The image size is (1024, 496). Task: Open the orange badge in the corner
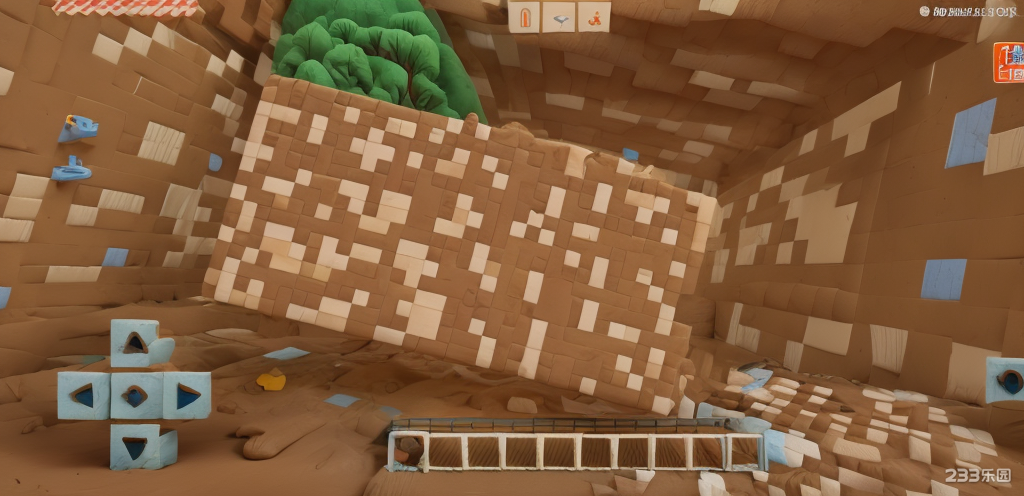[1008, 62]
